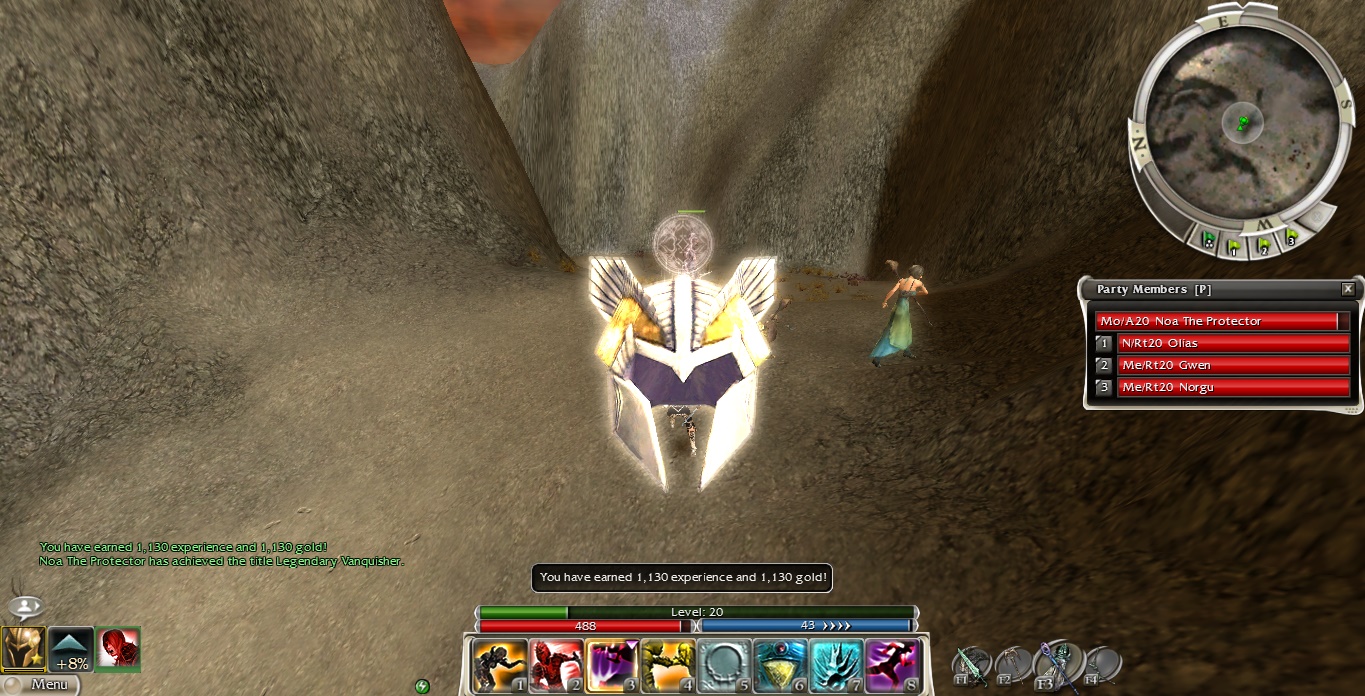Click the hero 2 flag button
Image resolution: width=1365 pixels, height=696 pixels.
tap(1264, 244)
